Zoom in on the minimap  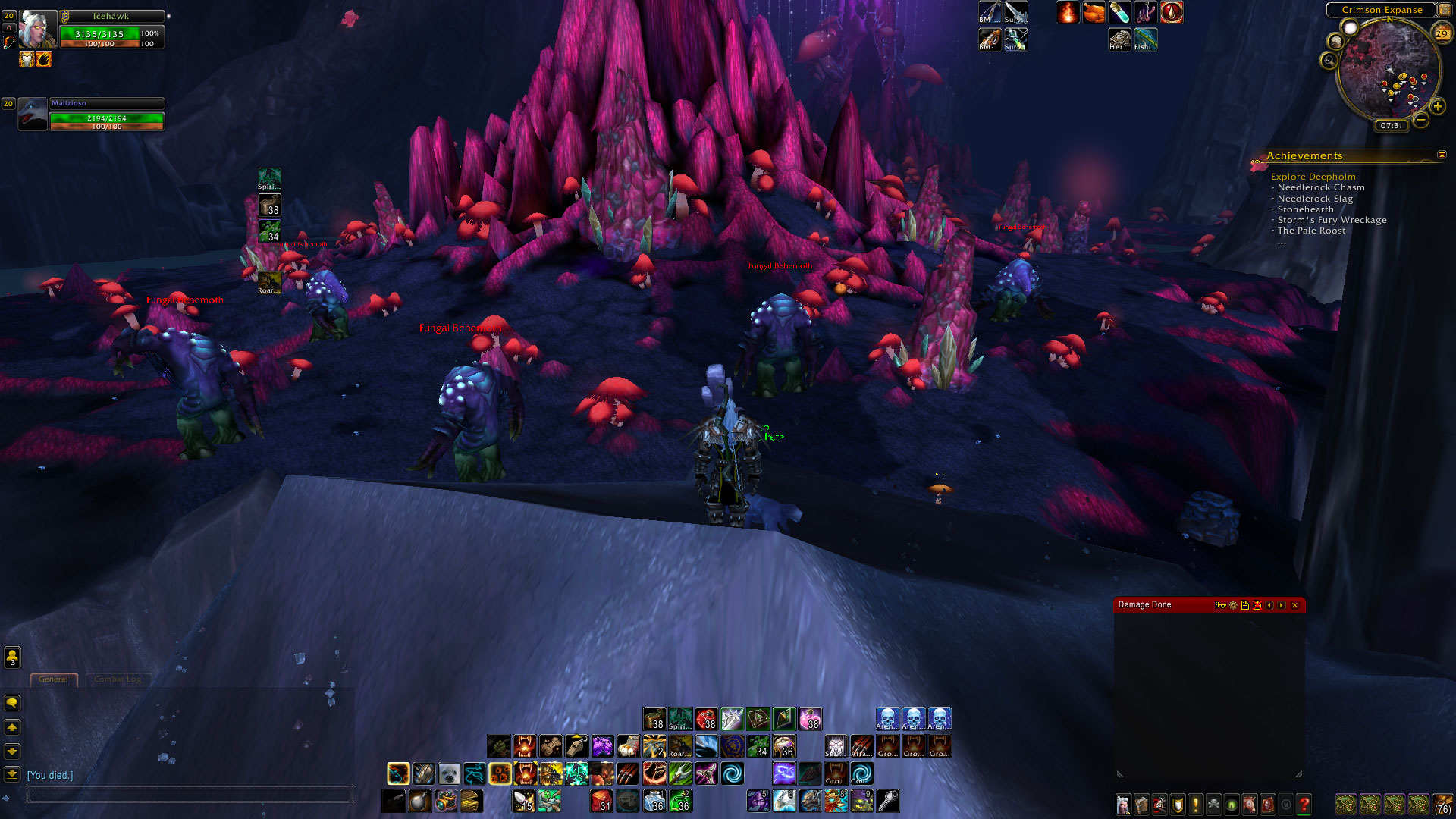click(x=1437, y=107)
